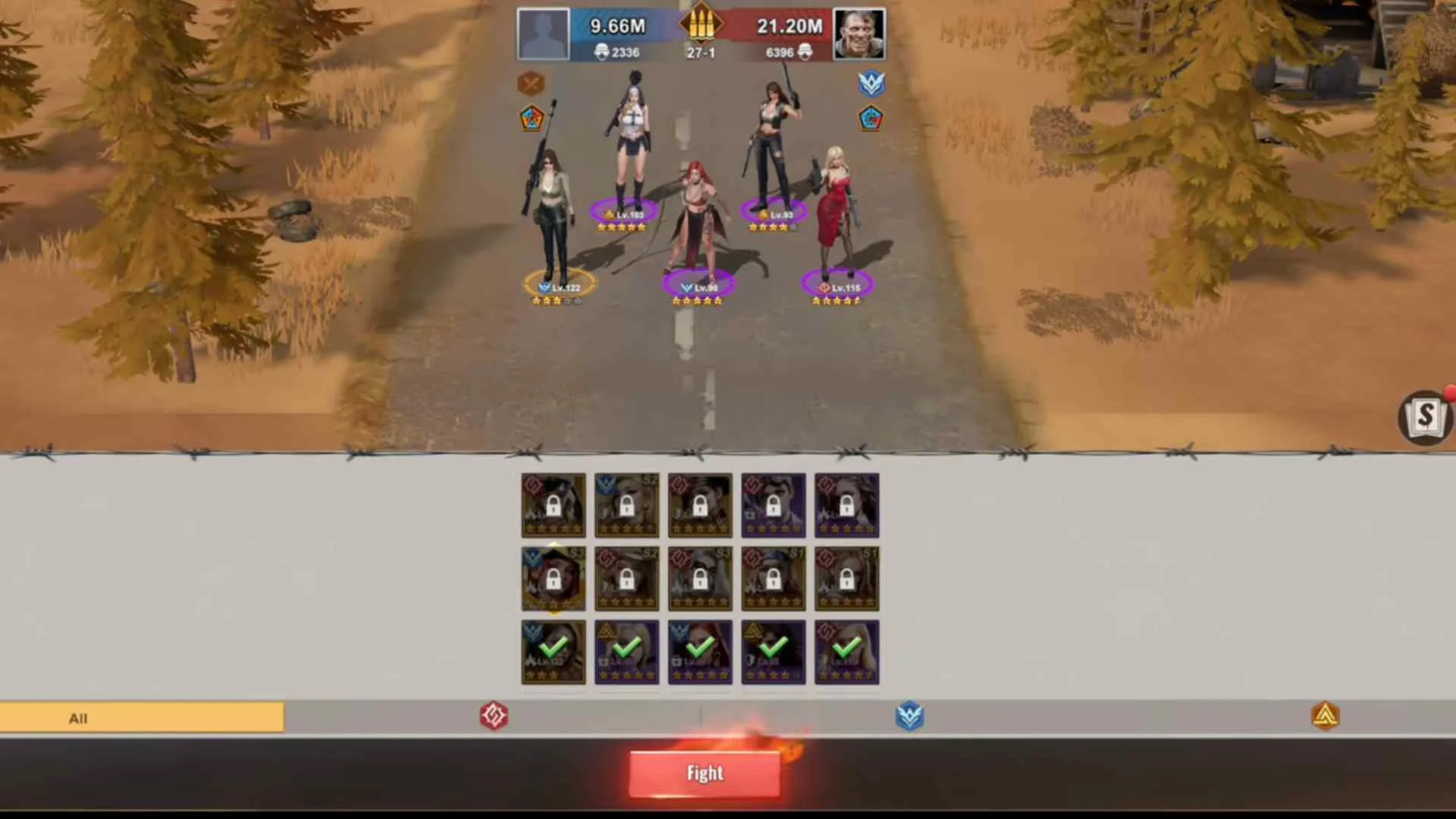Click the hero's star rating row under Lv.122
The height and width of the screenshot is (819, 1456).
click(556, 300)
